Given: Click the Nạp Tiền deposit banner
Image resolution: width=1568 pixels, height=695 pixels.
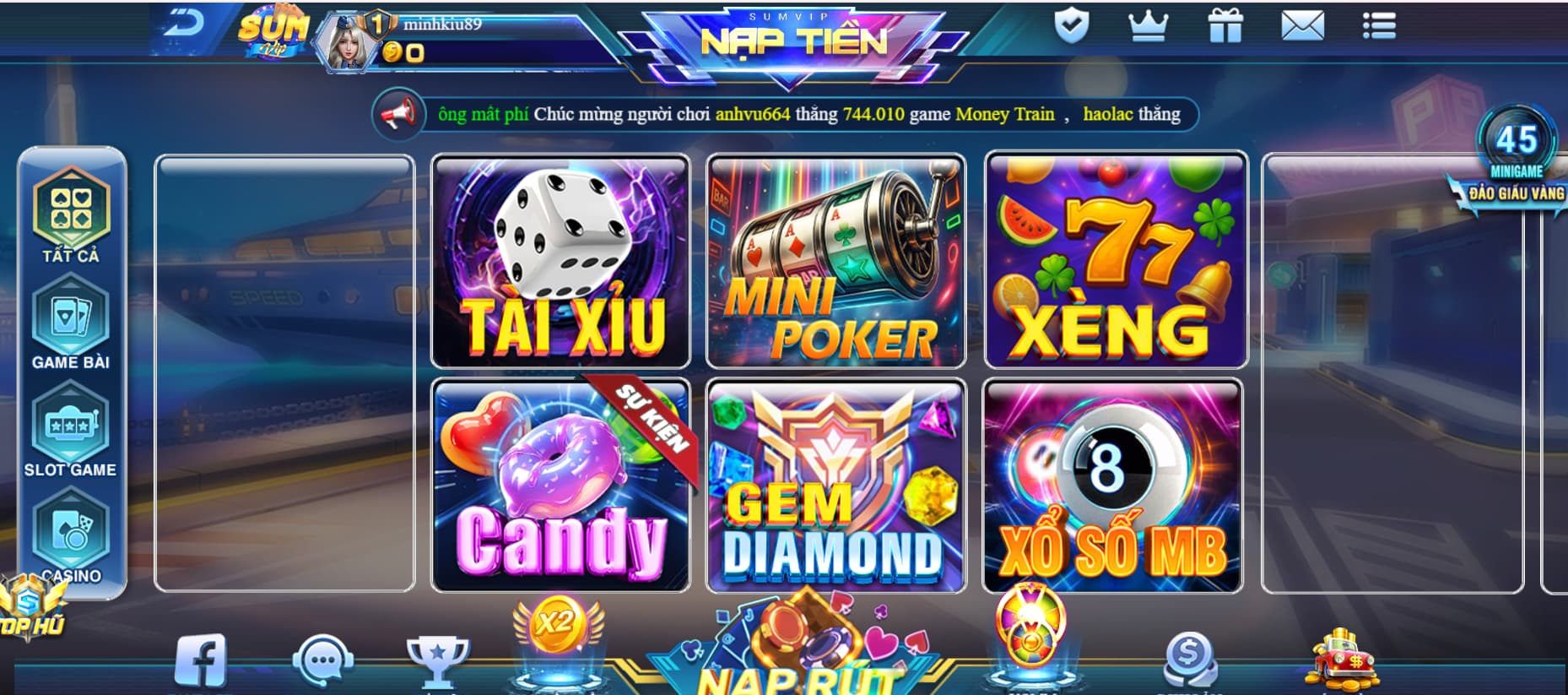Looking at the screenshot, I should 793,41.
